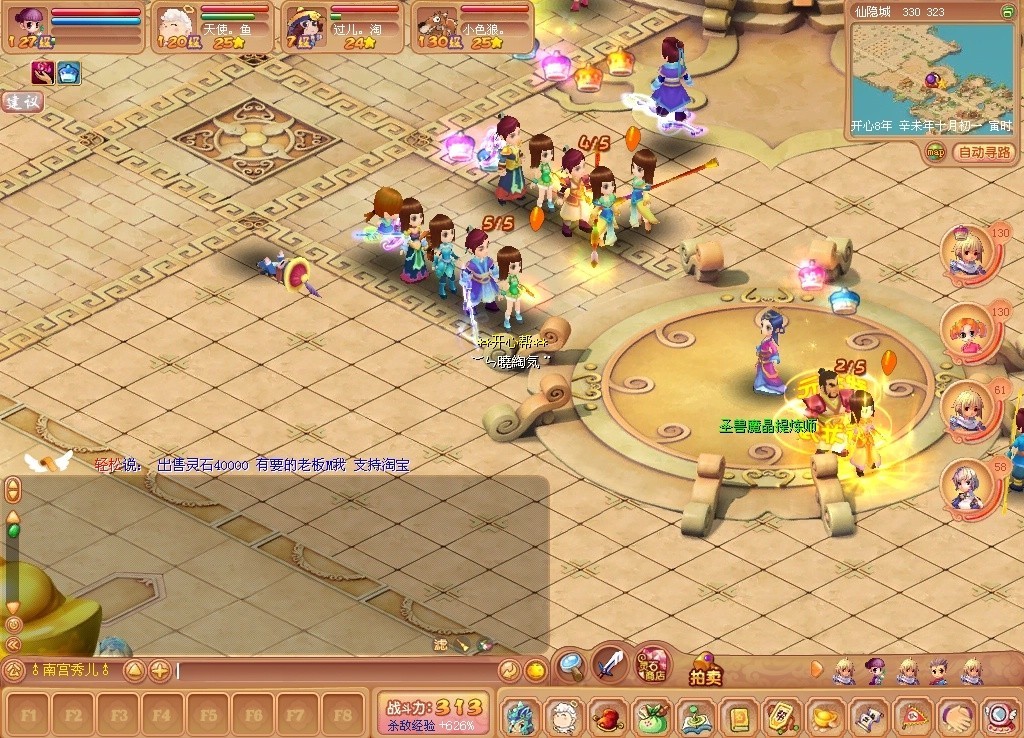Open the blue dragon pet icon
This screenshot has height=738, width=1024.
pyautogui.click(x=519, y=717)
